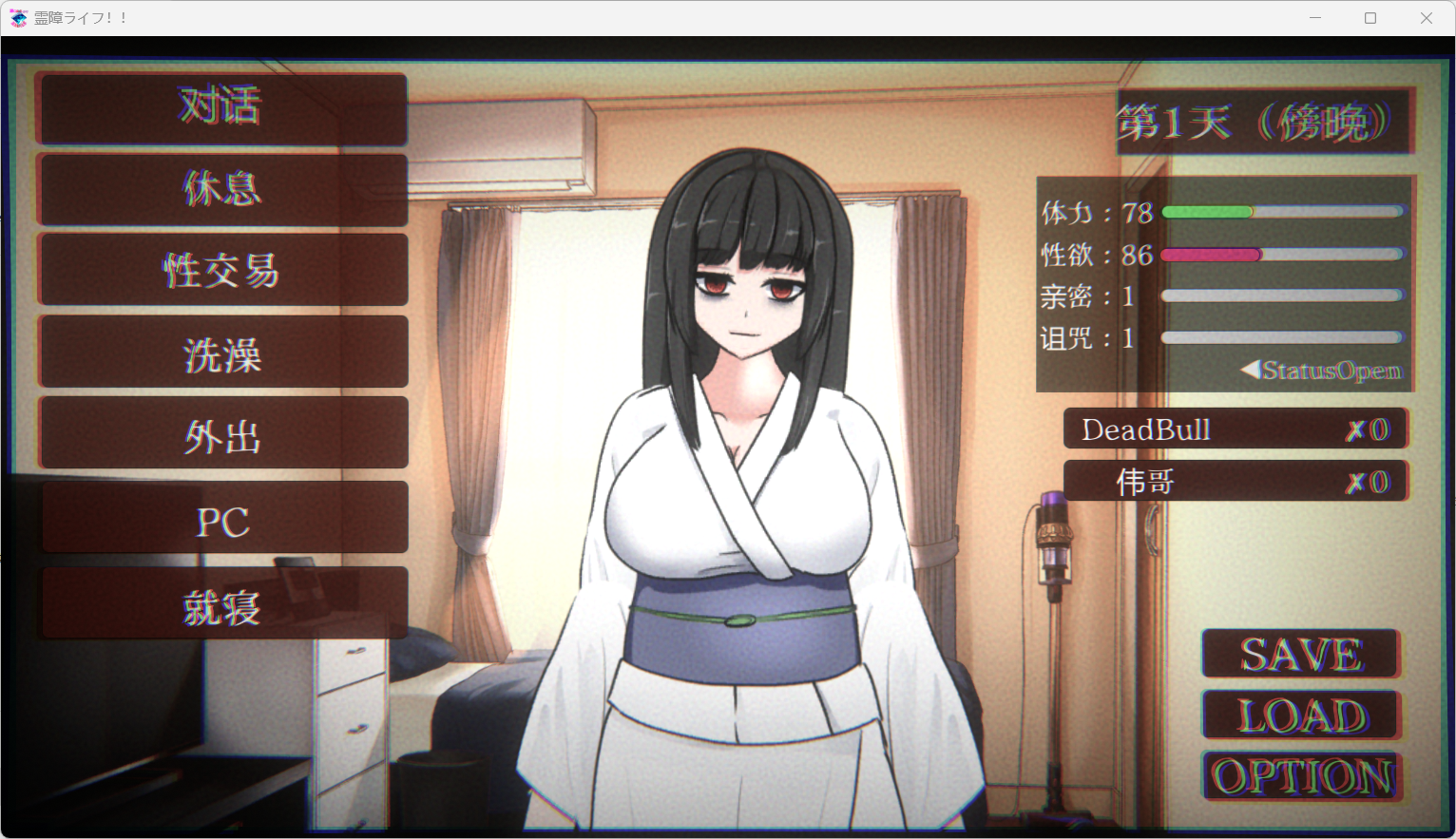Open the PC menu entry
Image resolution: width=1456 pixels, height=839 pixels.
coord(222,516)
